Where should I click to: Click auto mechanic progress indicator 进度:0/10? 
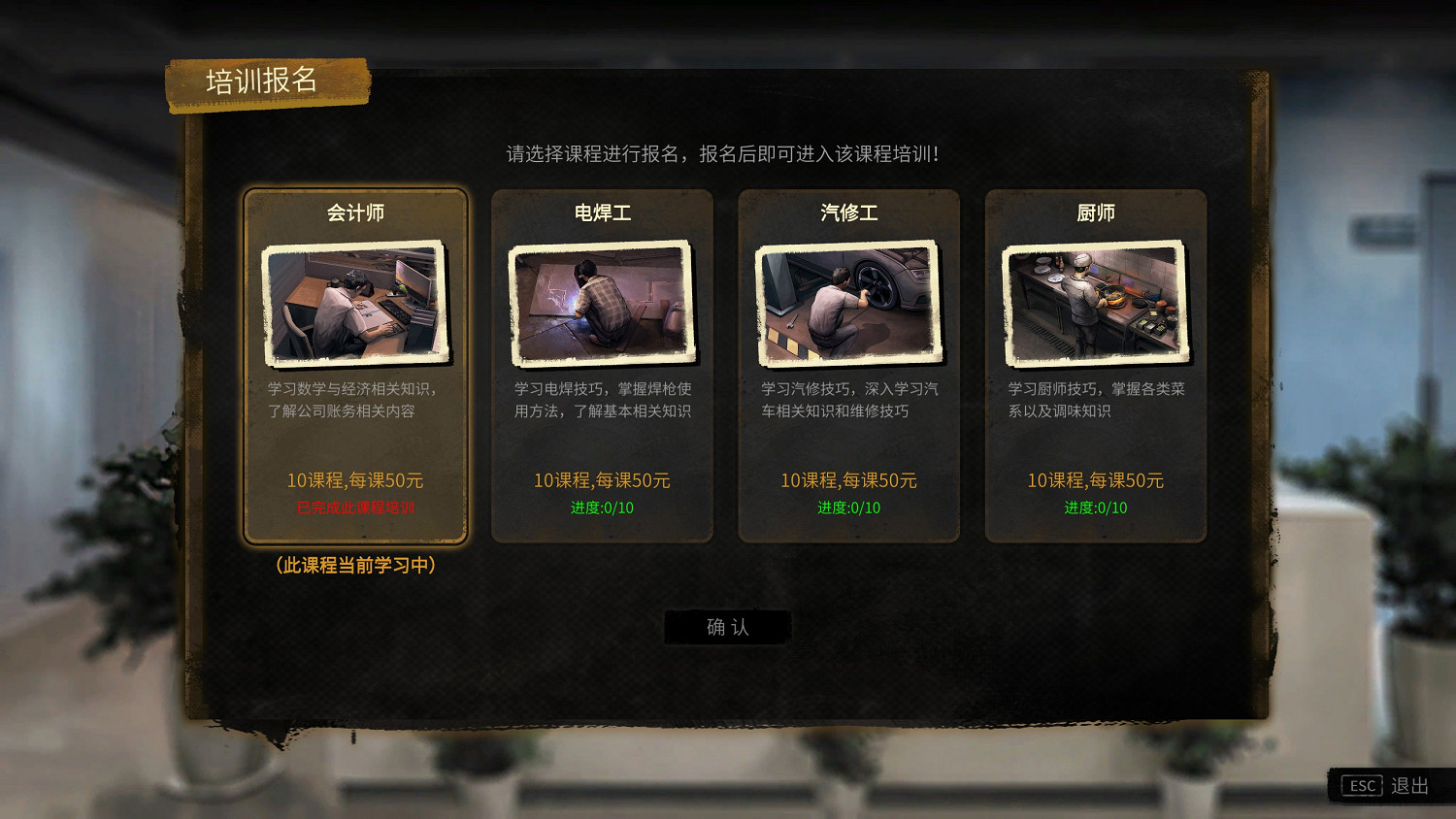[848, 507]
